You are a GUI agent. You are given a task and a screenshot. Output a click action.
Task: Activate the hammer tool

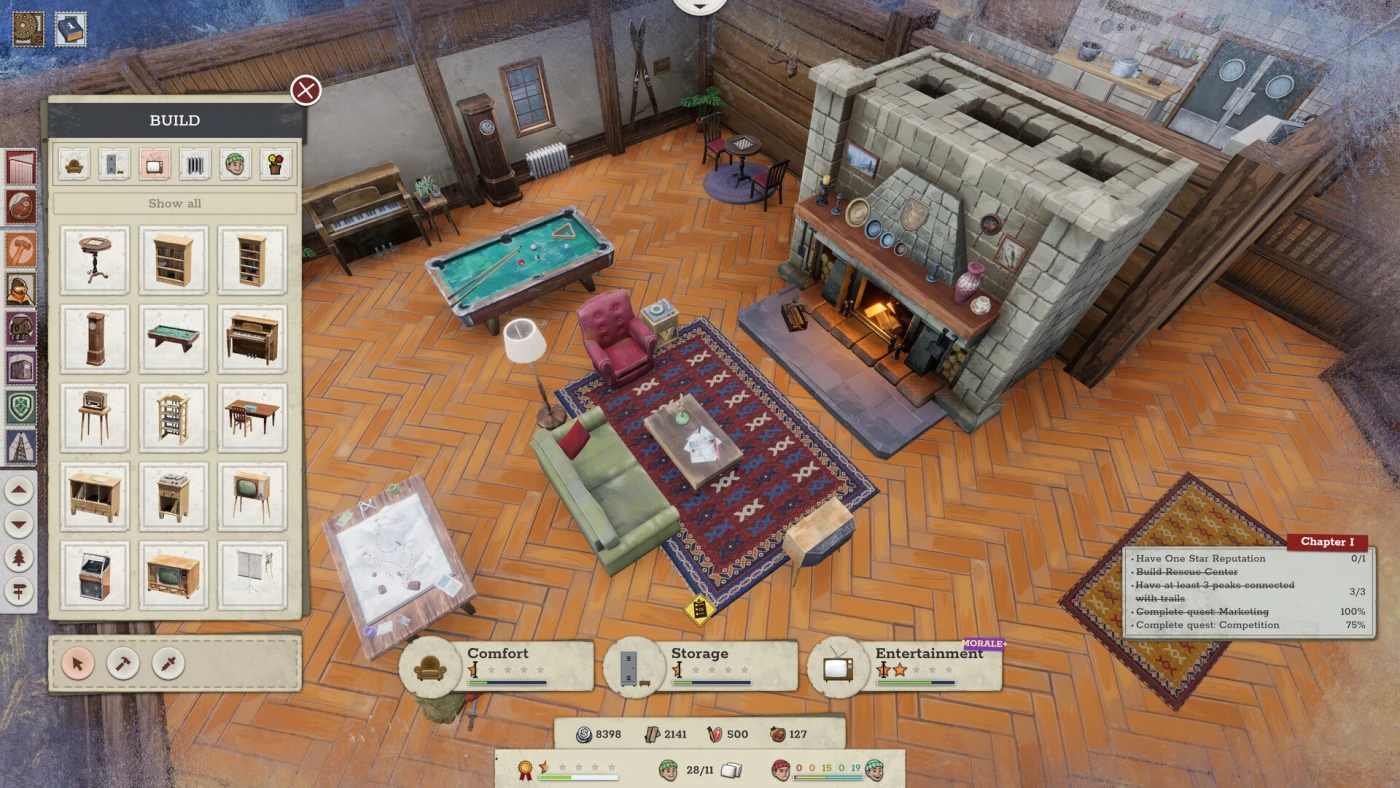pyautogui.click(x=123, y=663)
